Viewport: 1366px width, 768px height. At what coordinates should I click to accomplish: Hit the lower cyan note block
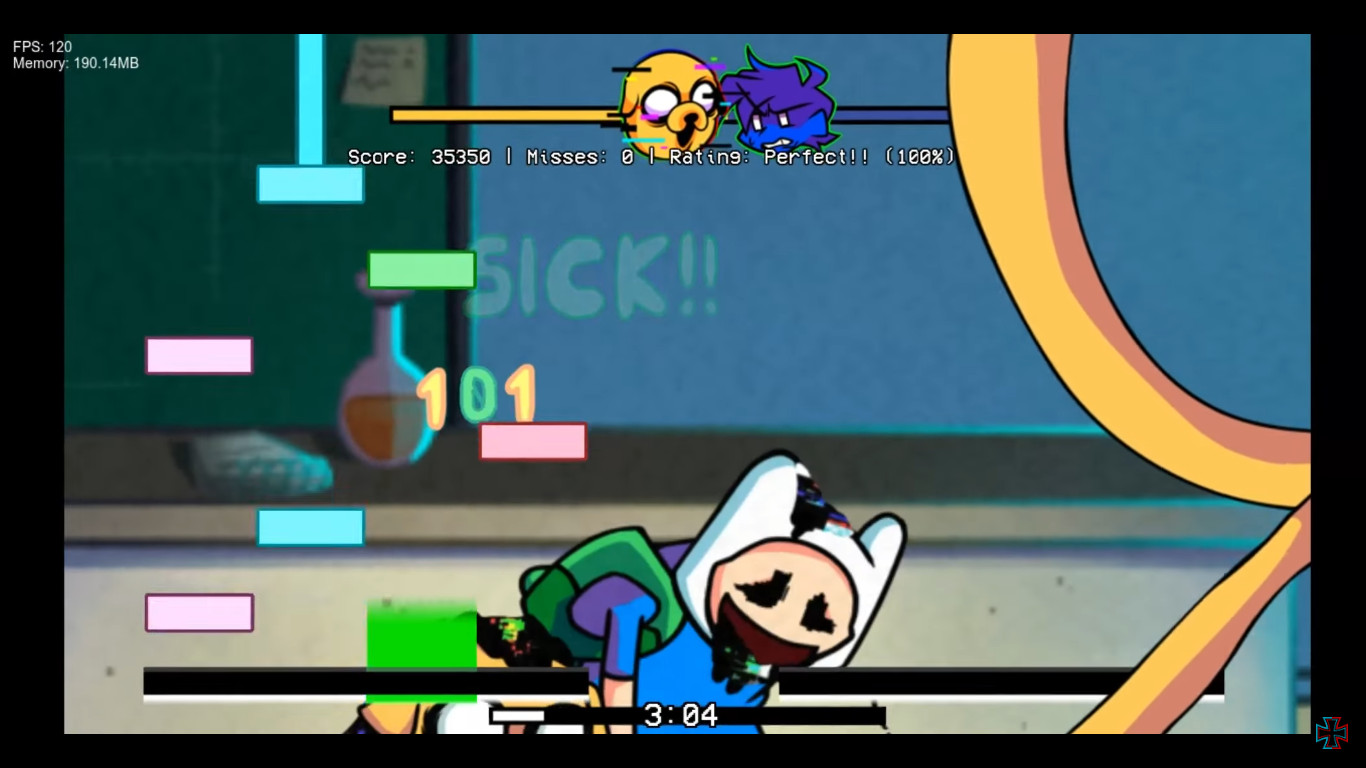pos(310,527)
